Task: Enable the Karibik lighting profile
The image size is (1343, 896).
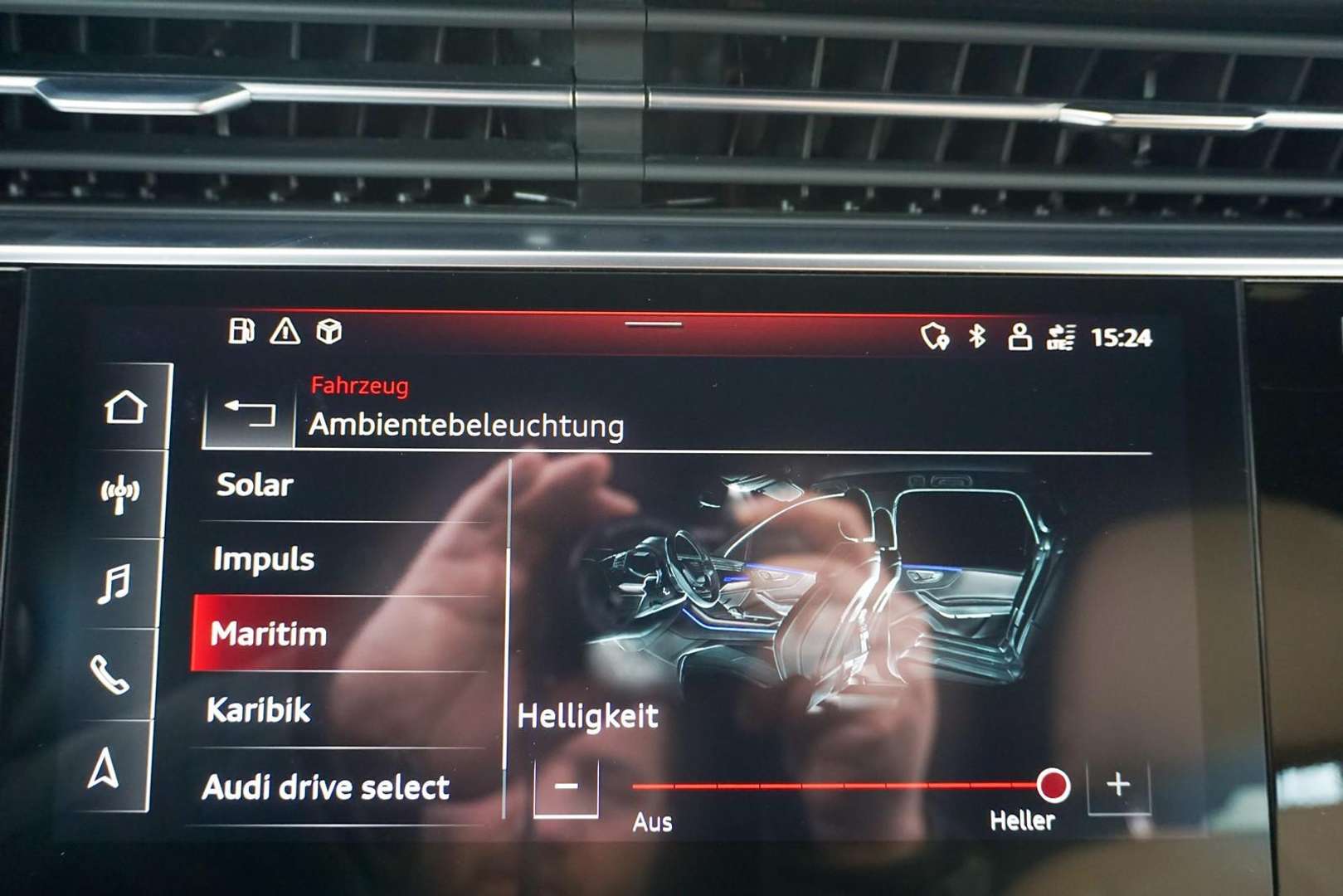Action: [261, 709]
